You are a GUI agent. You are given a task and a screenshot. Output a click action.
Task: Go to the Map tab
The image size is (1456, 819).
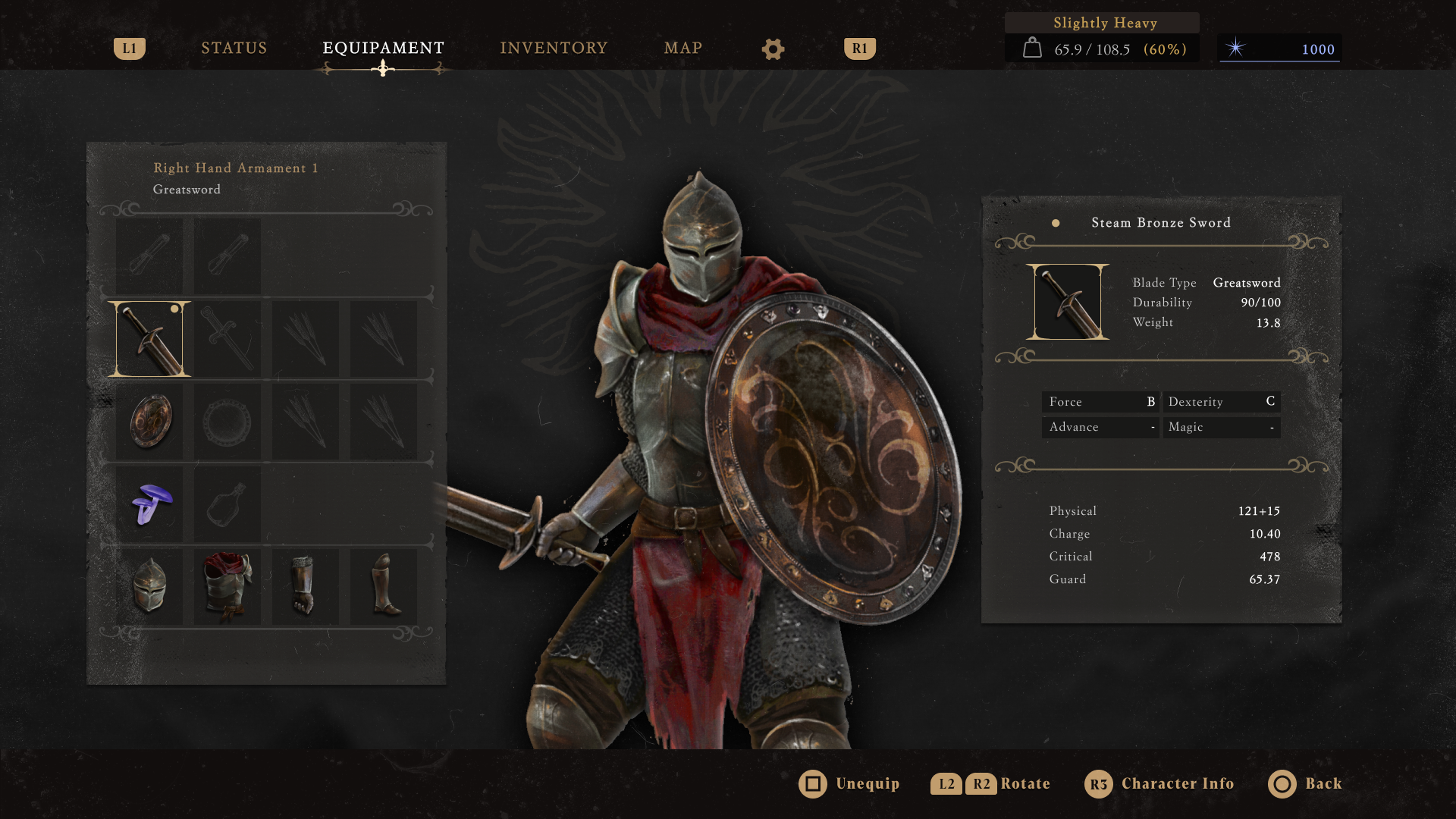point(682,49)
